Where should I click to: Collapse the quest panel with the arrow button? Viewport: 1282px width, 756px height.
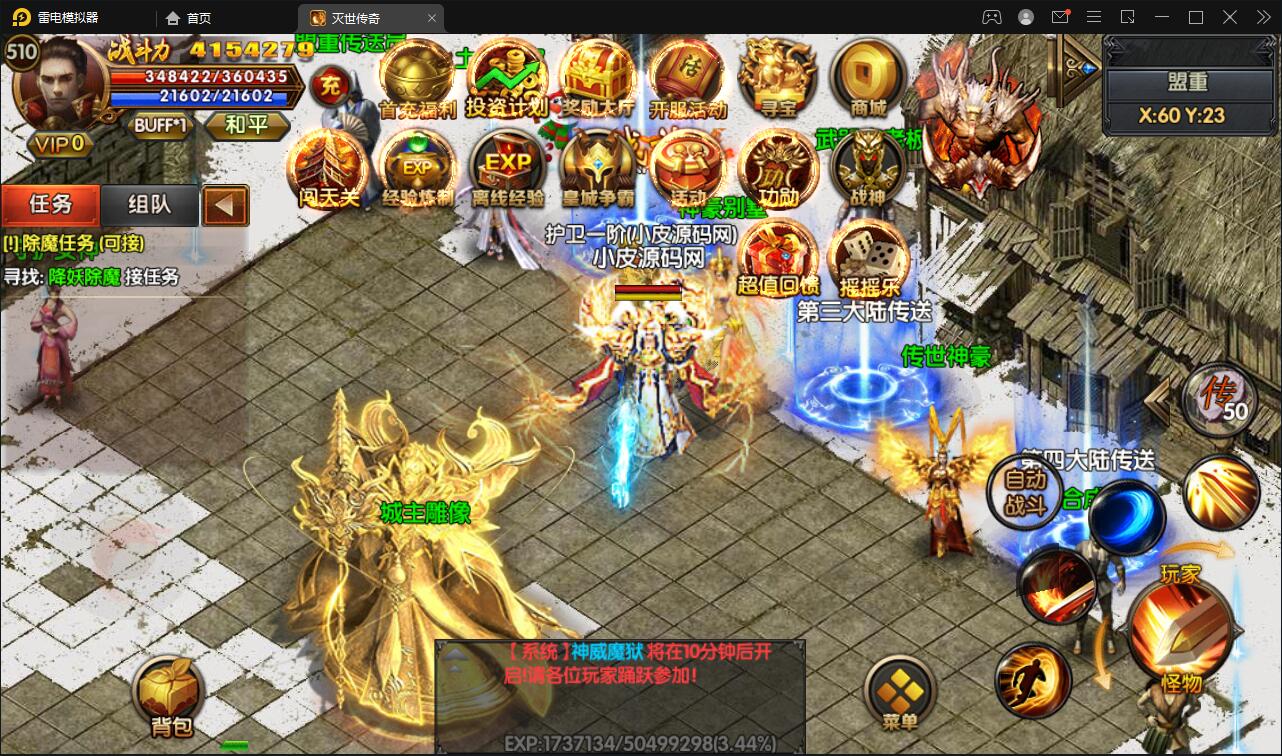225,206
